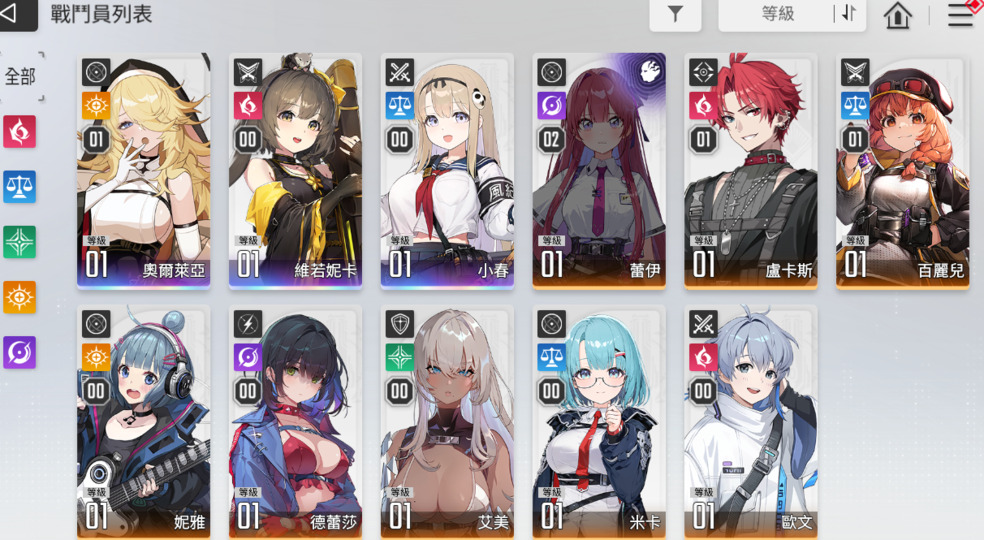Open the hamburger menu

pyautogui.click(x=960, y=15)
